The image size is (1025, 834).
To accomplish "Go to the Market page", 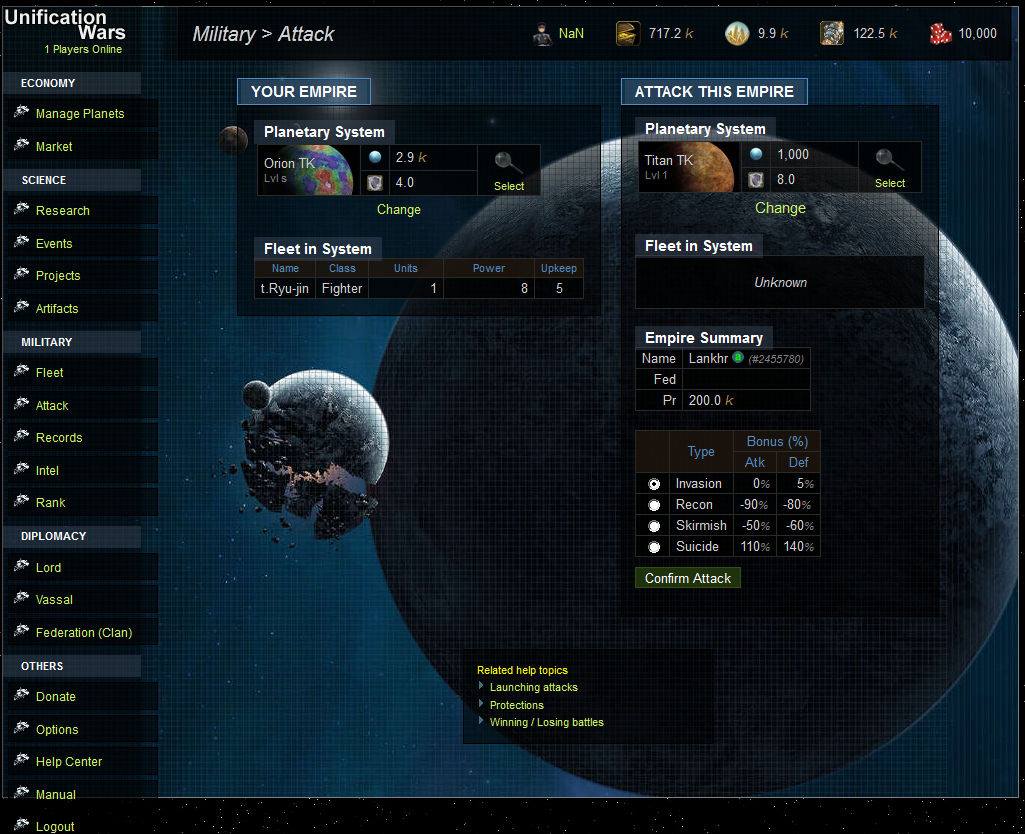I will tap(54, 147).
